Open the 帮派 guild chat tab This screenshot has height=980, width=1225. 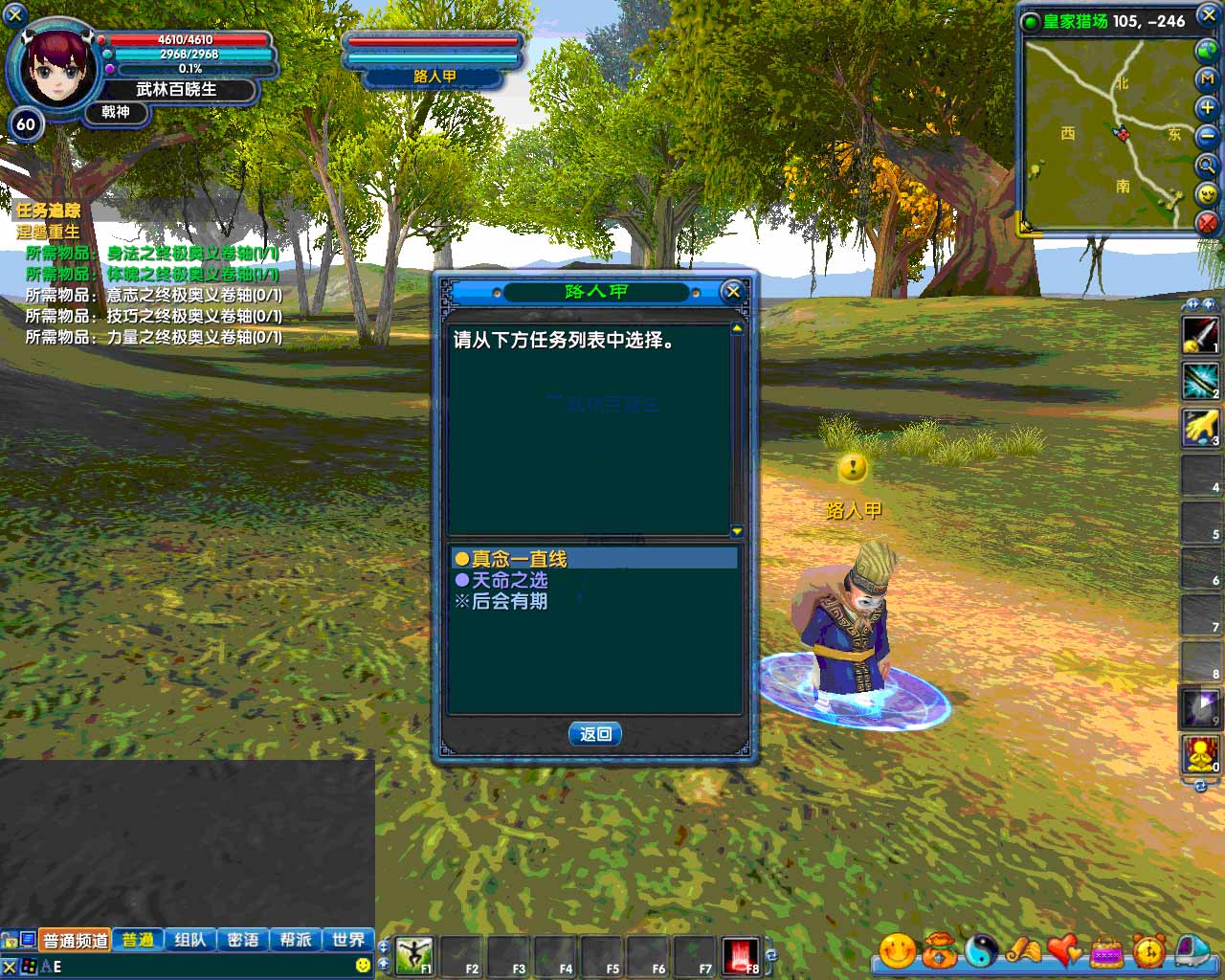(x=296, y=940)
